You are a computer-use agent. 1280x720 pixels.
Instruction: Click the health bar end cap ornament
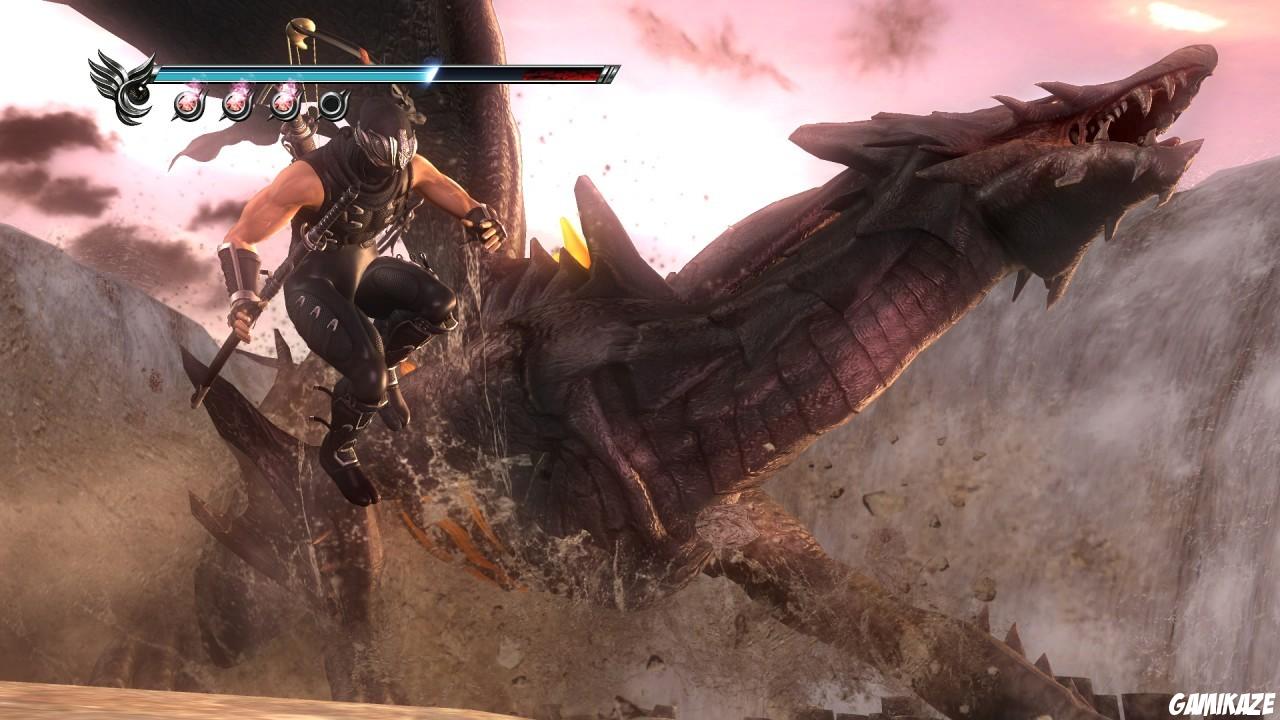(x=610, y=71)
